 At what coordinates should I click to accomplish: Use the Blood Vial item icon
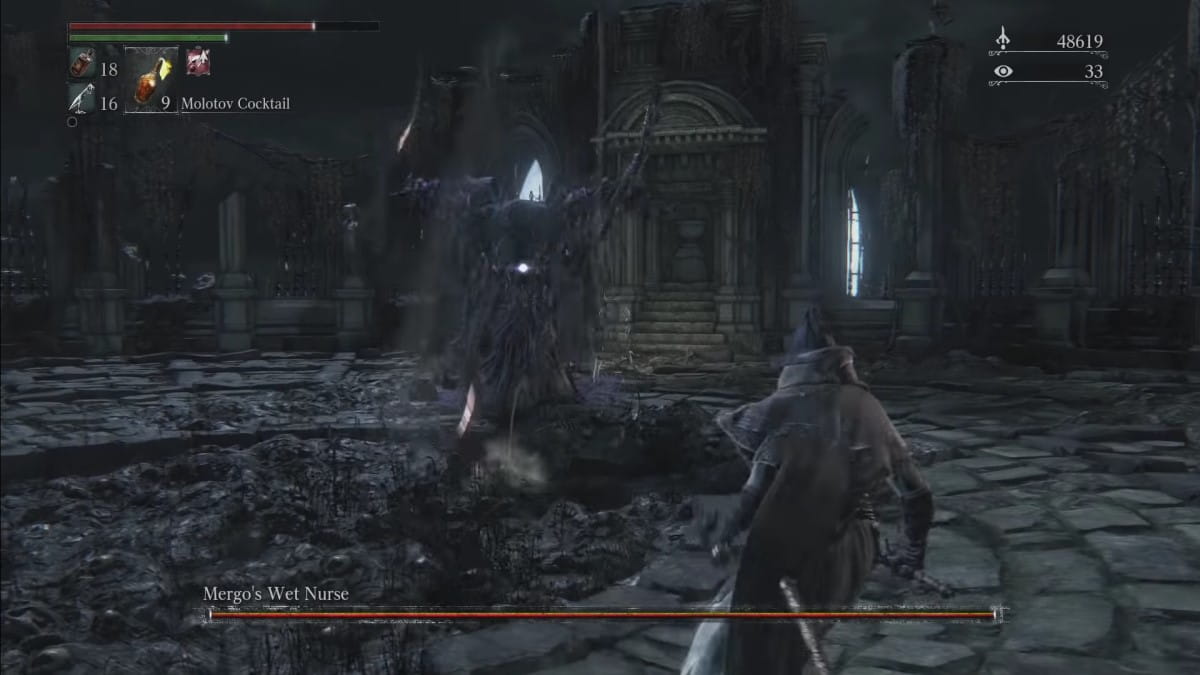point(81,65)
